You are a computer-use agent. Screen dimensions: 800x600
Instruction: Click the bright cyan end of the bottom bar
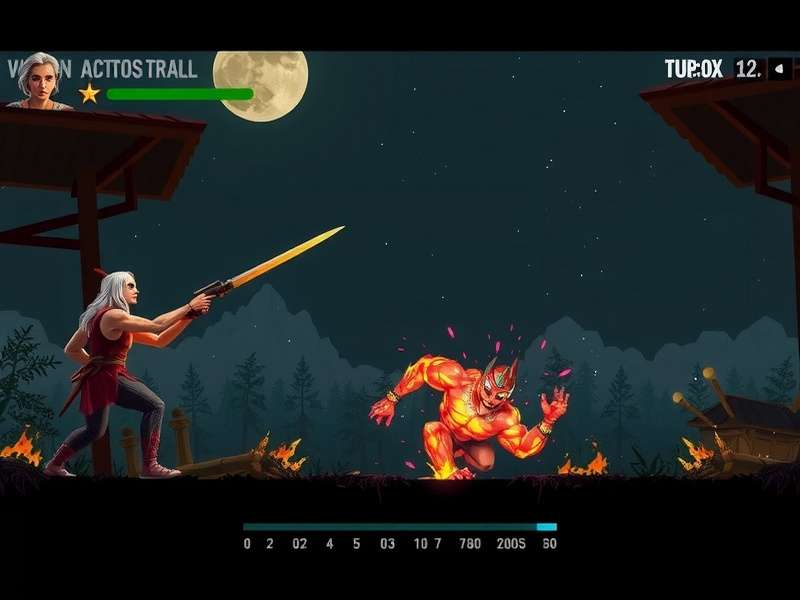[x=546, y=526]
